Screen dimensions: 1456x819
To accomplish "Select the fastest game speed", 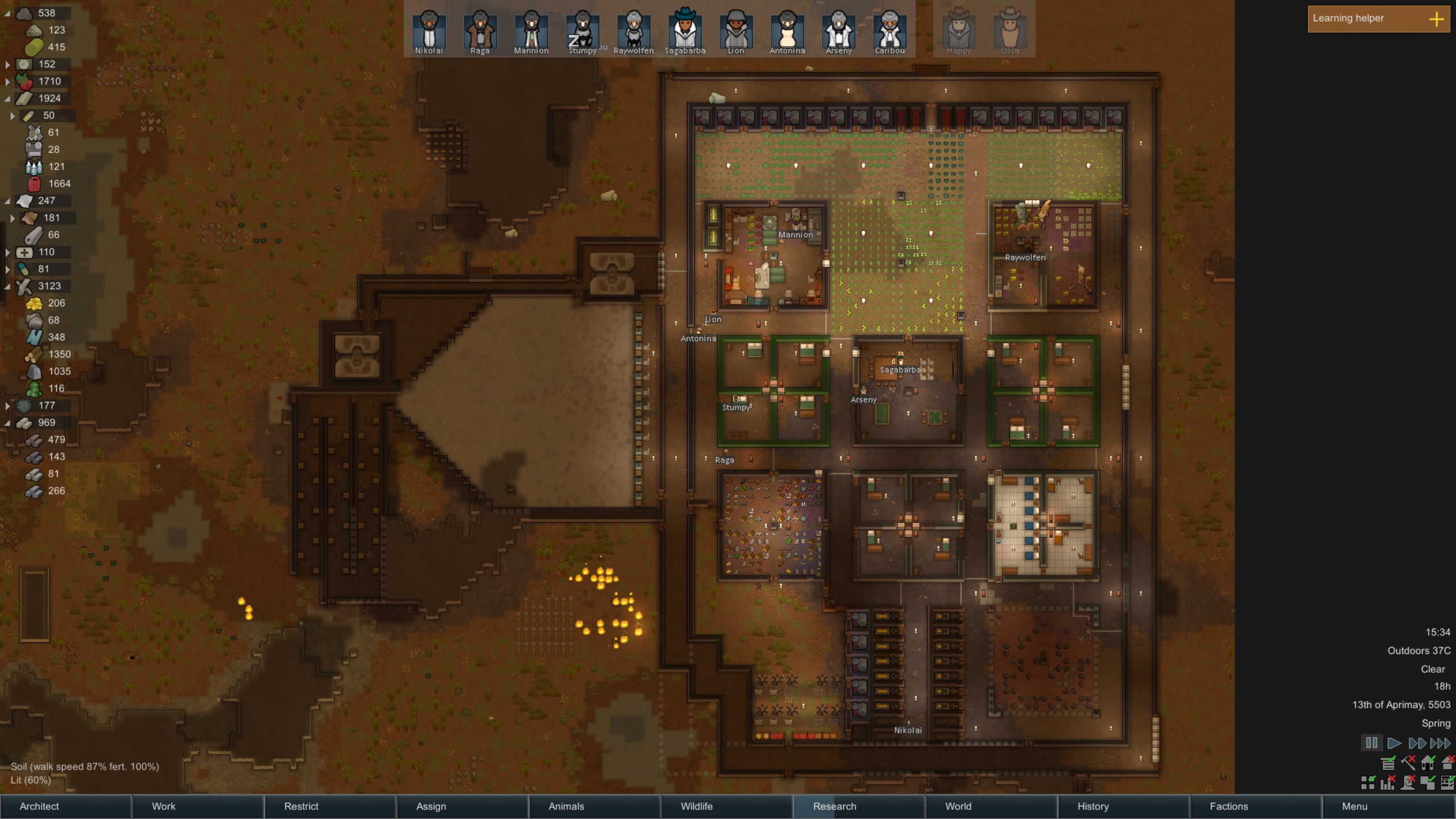I will [x=1440, y=743].
